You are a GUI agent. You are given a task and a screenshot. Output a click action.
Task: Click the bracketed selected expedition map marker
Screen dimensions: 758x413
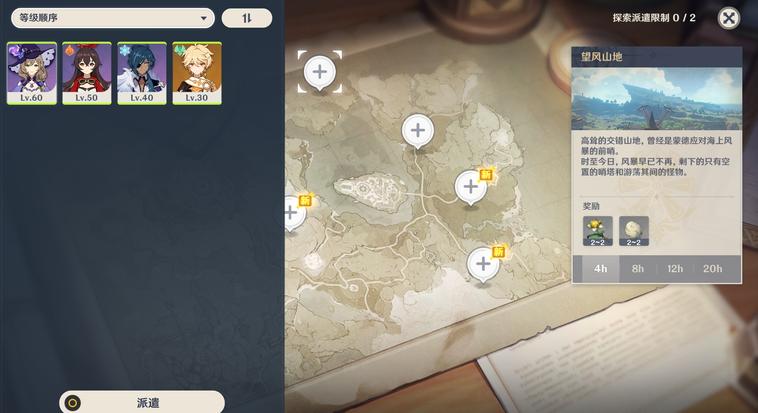pos(320,72)
